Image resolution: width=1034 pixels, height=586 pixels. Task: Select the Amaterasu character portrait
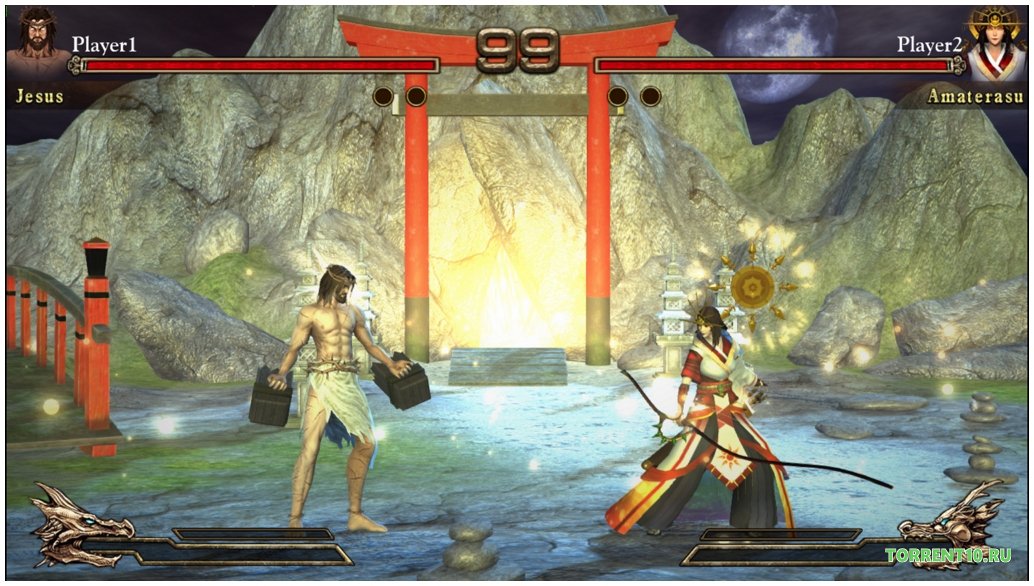click(995, 46)
